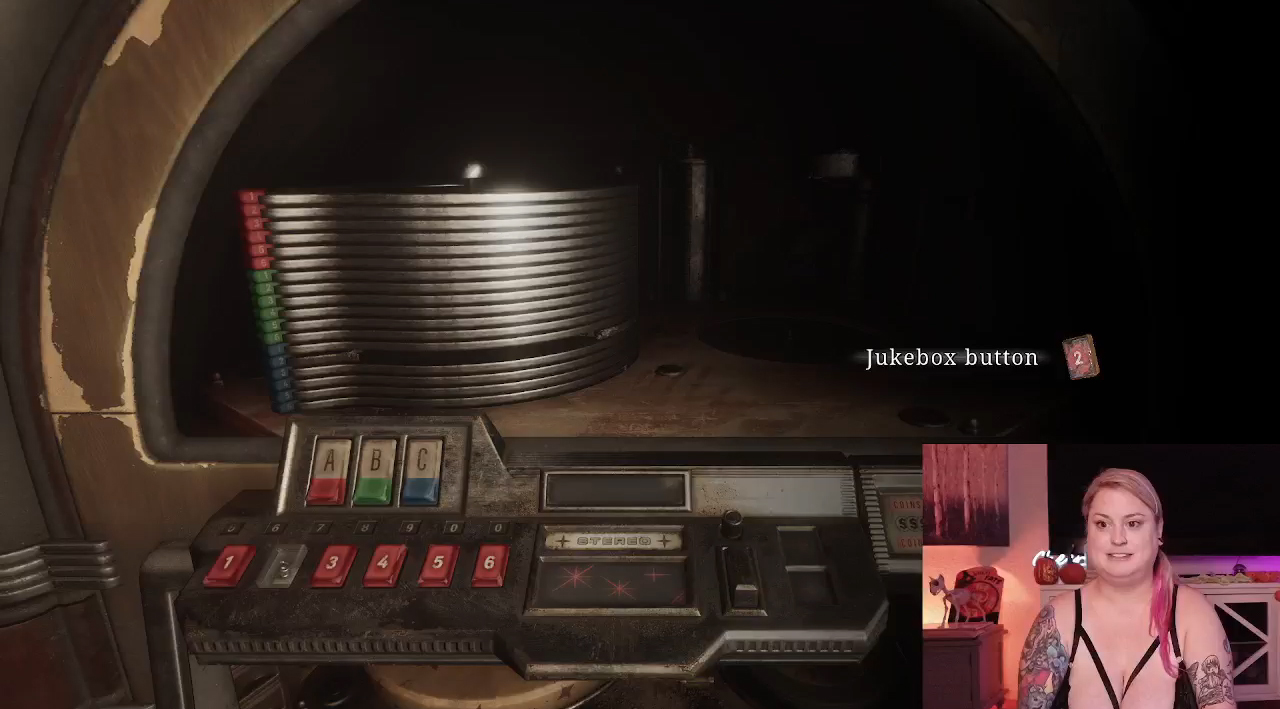Push the red number 3 button
The width and height of the screenshot is (1280, 709).
[333, 566]
